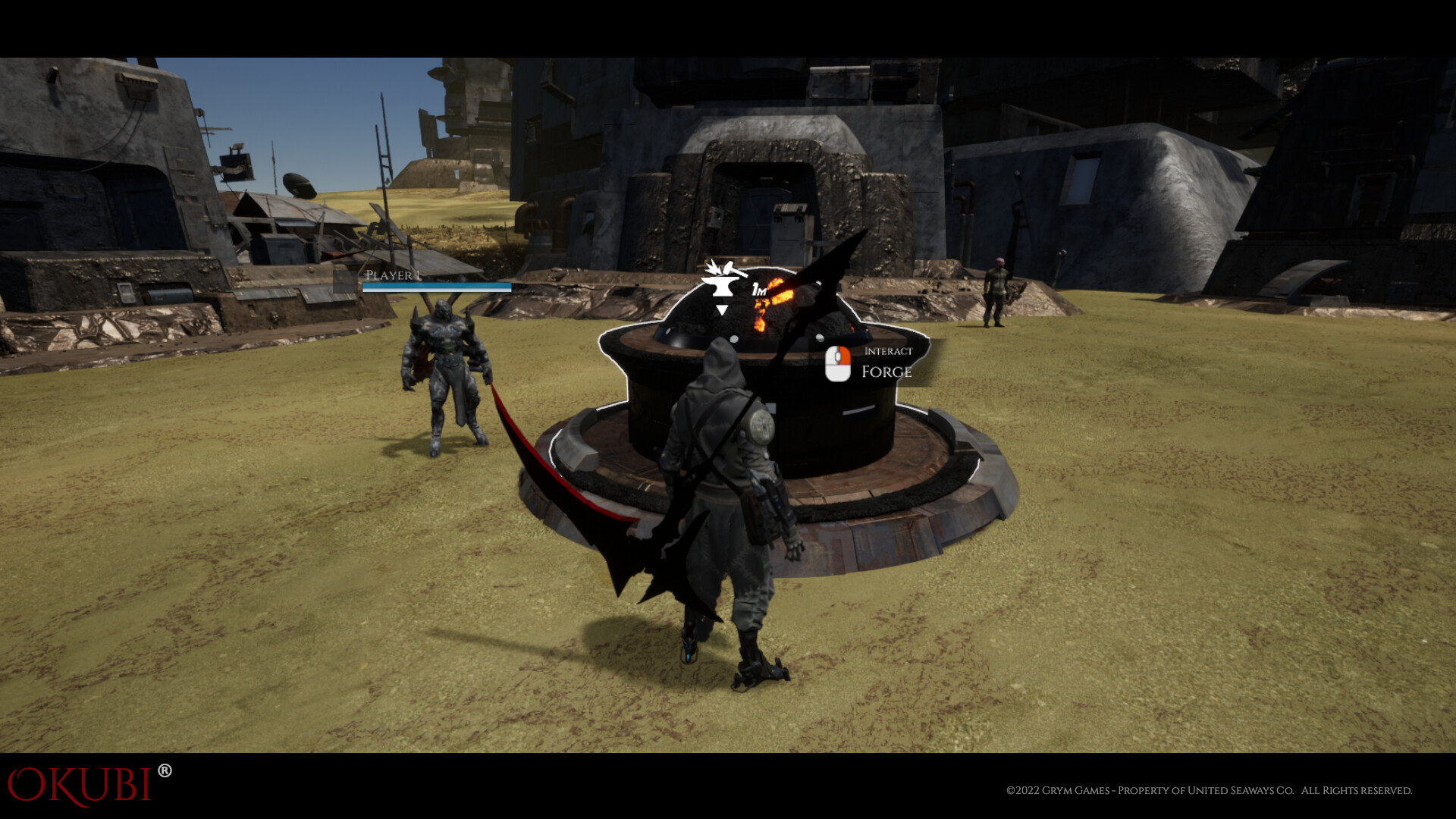
Task: Expand the downward arrow under the anvil marker
Action: 722,309
